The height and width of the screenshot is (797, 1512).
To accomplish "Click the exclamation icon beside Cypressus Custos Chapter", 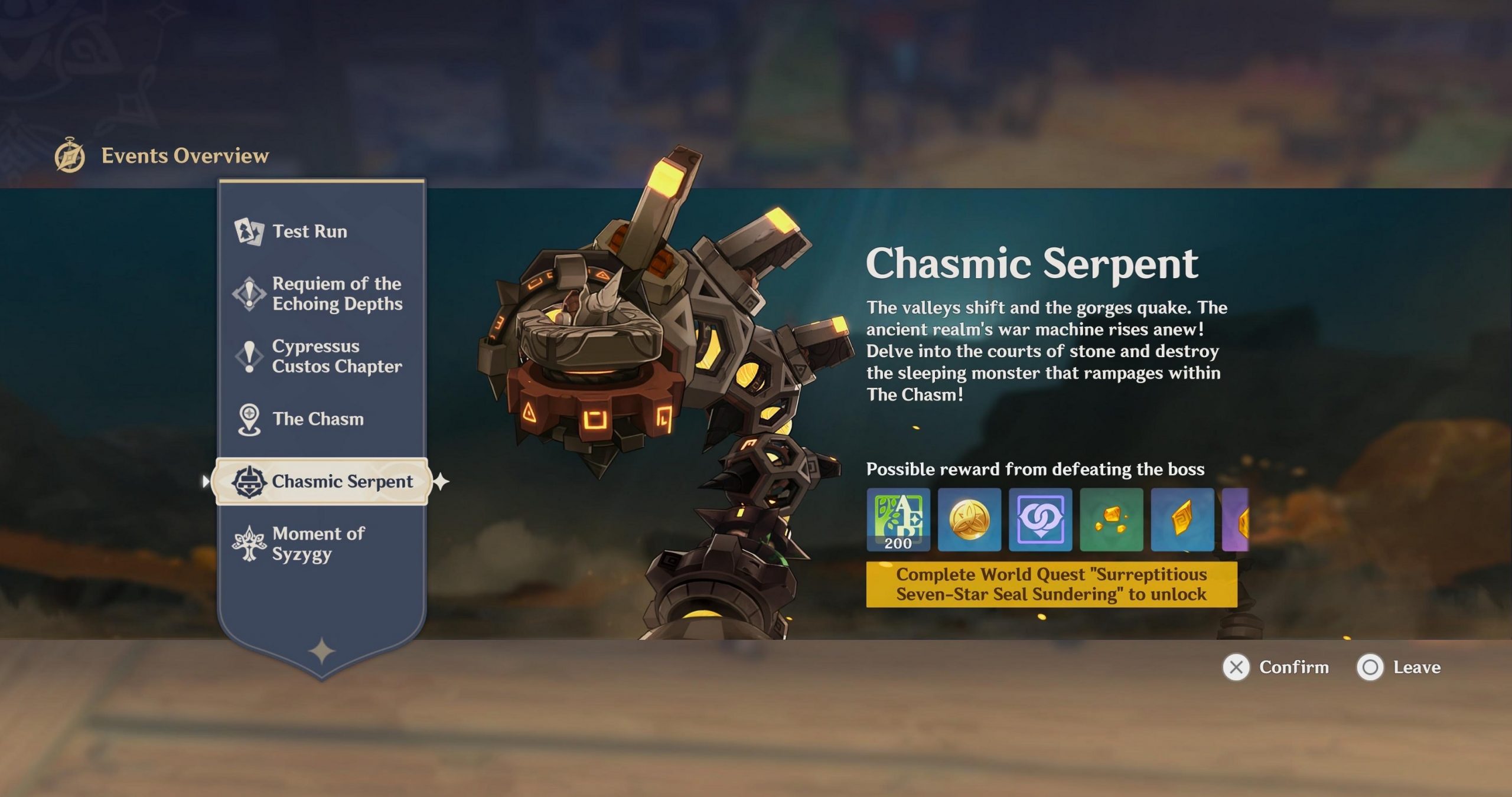I will point(250,356).
